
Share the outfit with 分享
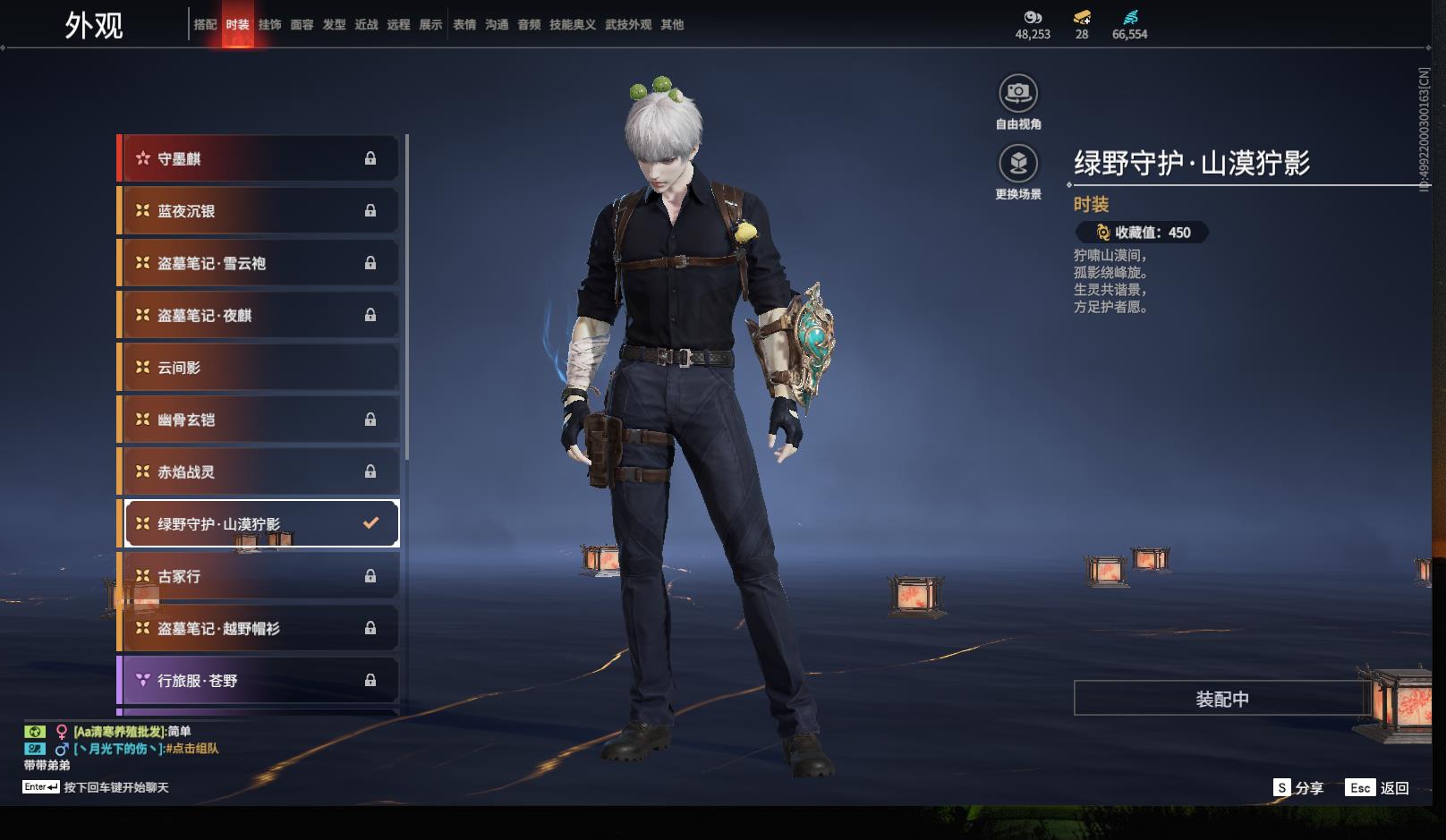tap(1298, 788)
